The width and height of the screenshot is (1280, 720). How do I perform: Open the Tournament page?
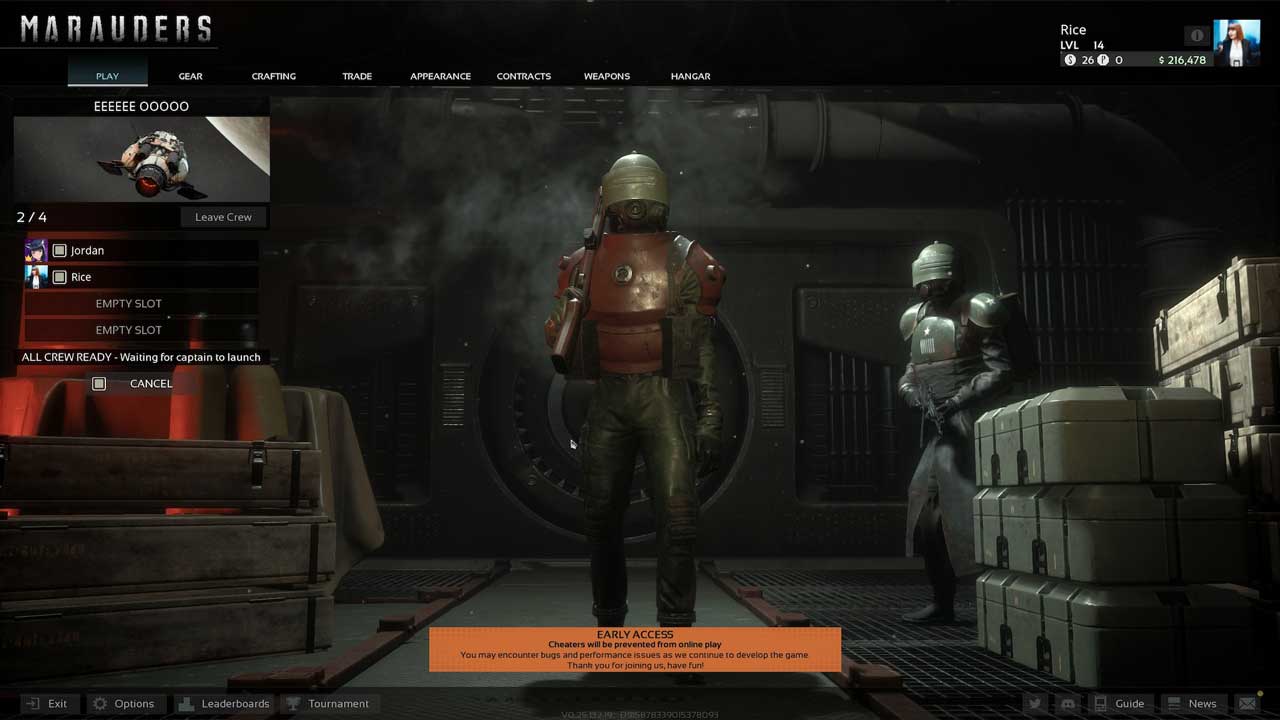(x=328, y=703)
